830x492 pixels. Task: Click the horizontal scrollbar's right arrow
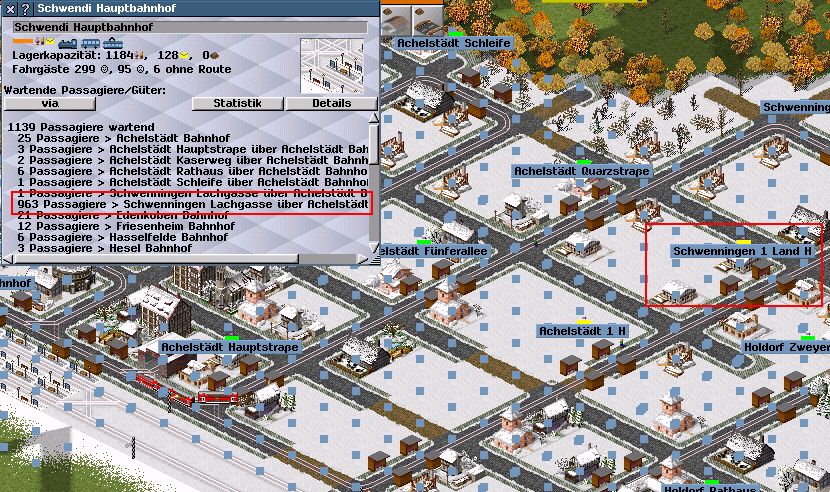(363, 259)
